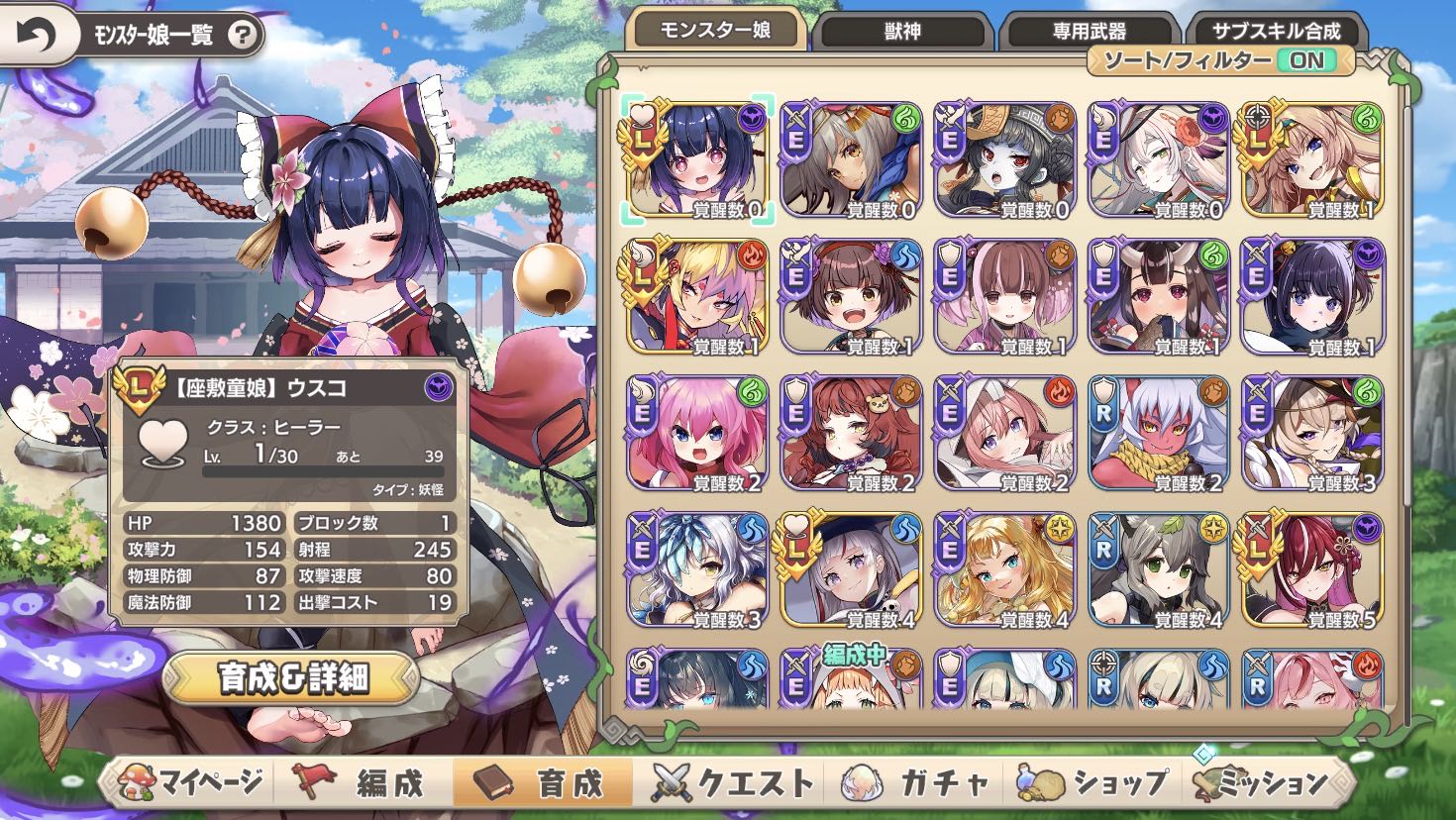The height and width of the screenshot is (820, 1456).
Task: Select the red-skinned white-haired oni girl portrait
Action: pos(1158,434)
